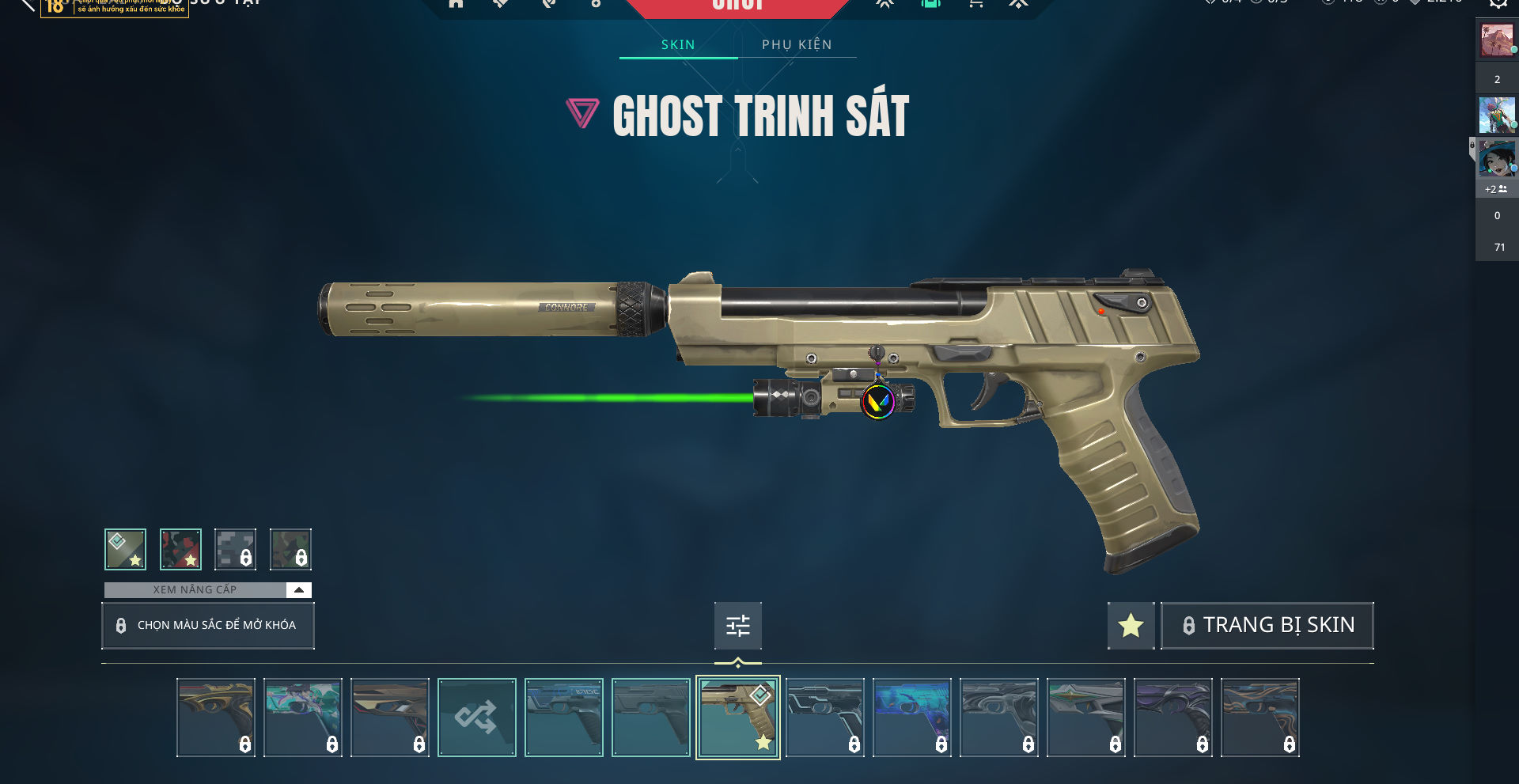Viewport: 1519px width, 784px height.
Task: Open the filter sliders button
Action: [x=737, y=626]
